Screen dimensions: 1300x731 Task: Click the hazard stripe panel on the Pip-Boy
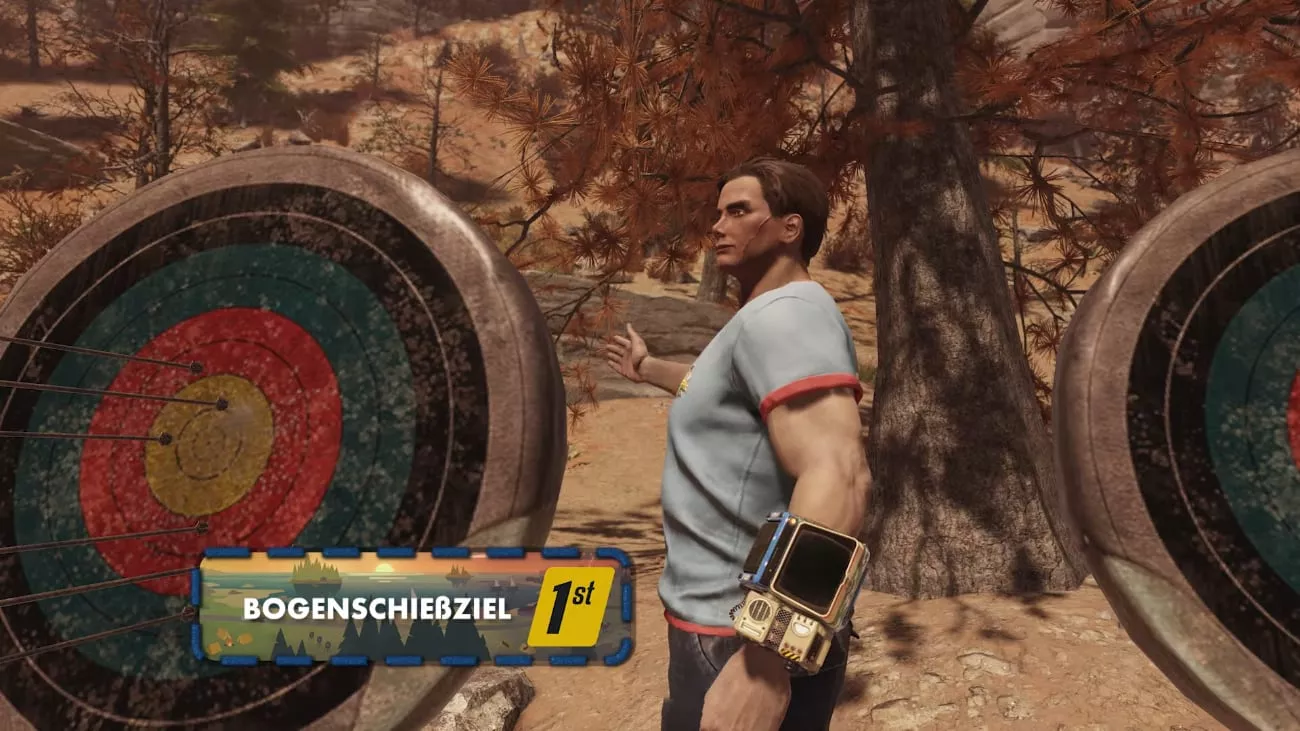pyautogui.click(x=790, y=652)
